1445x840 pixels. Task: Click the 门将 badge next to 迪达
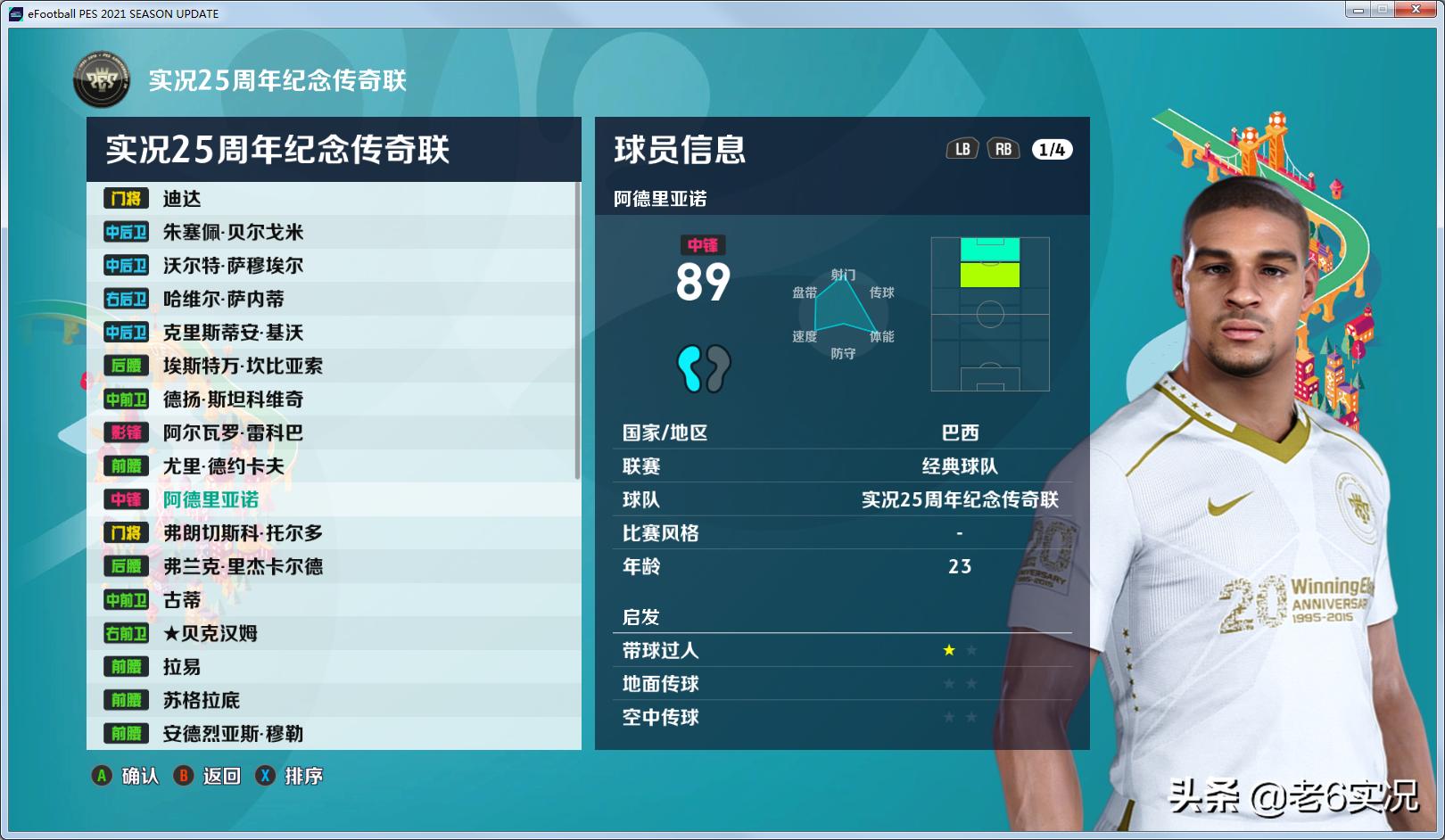[125, 198]
